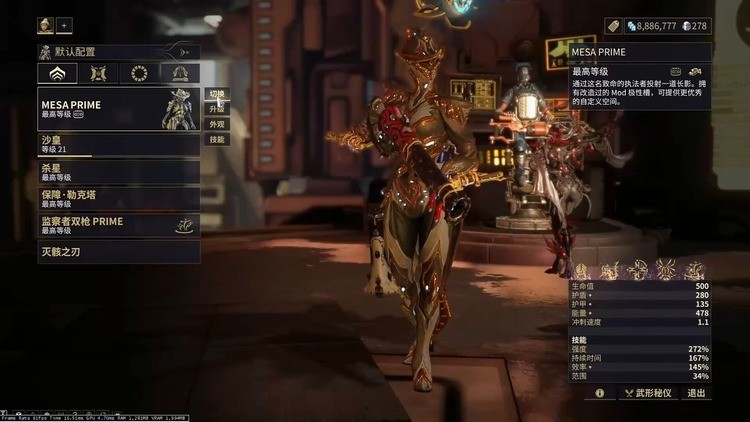Switch to the Warframe lotus emblem tab
This screenshot has height=422, width=750.
pos(57,73)
